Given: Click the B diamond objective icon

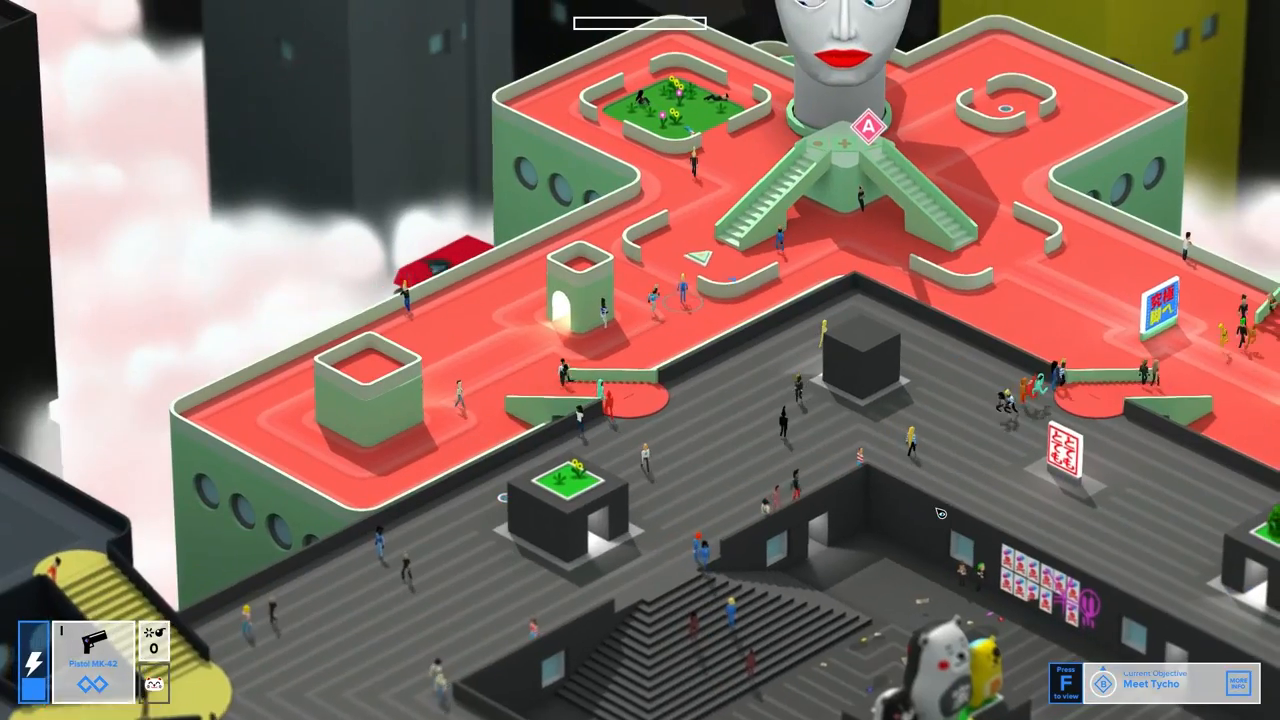Looking at the screenshot, I should coord(1103,684).
